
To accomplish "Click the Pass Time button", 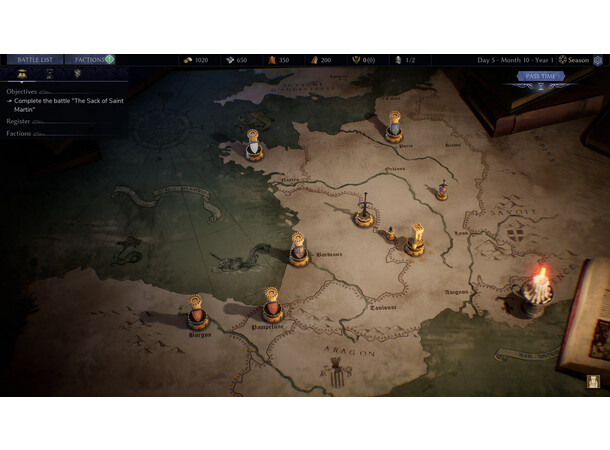I will point(540,76).
